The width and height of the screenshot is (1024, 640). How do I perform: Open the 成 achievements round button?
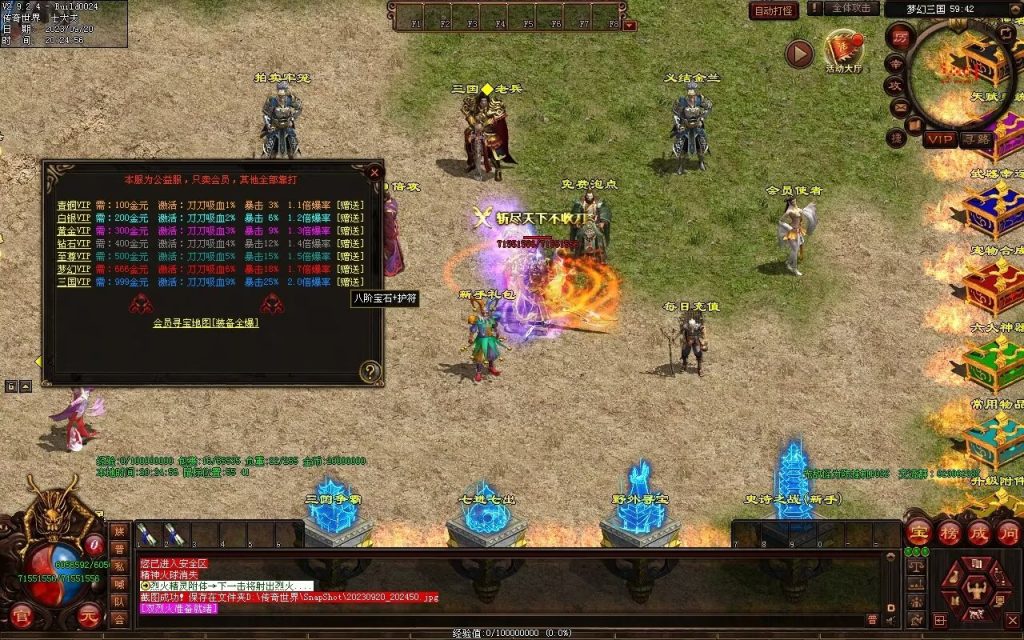pos(979,533)
